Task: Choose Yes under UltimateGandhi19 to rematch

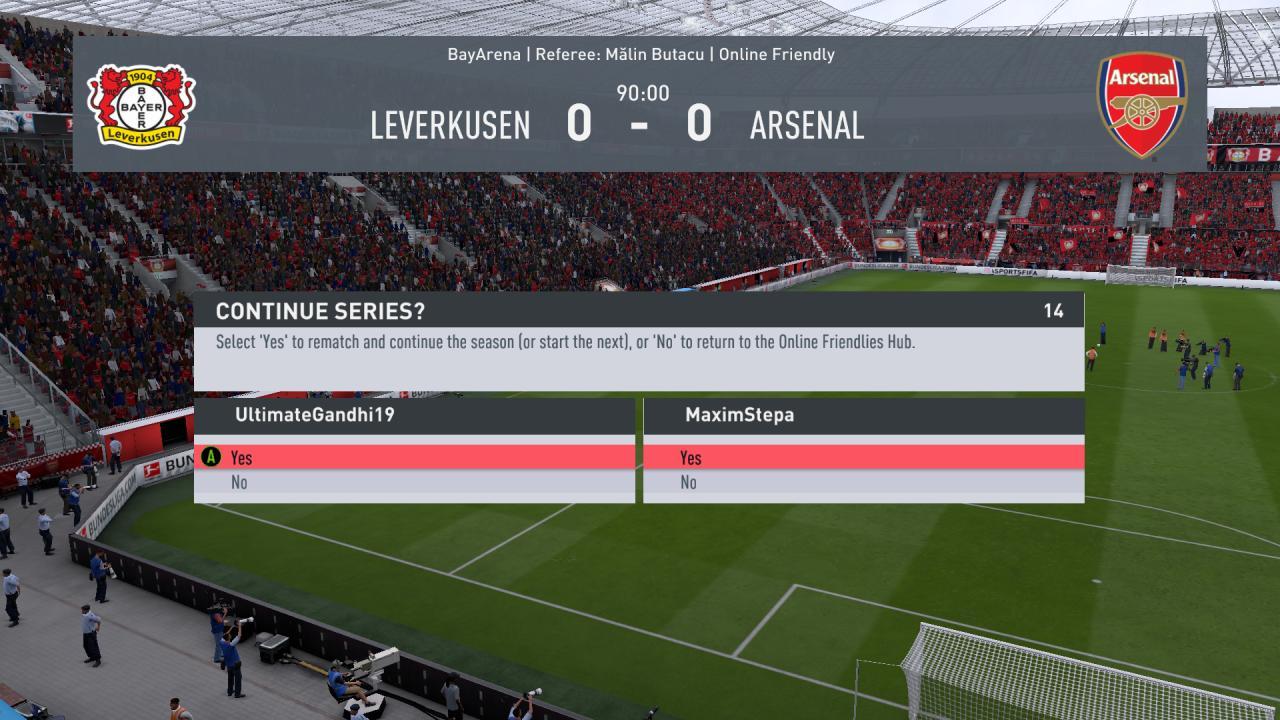Action: 414,458
